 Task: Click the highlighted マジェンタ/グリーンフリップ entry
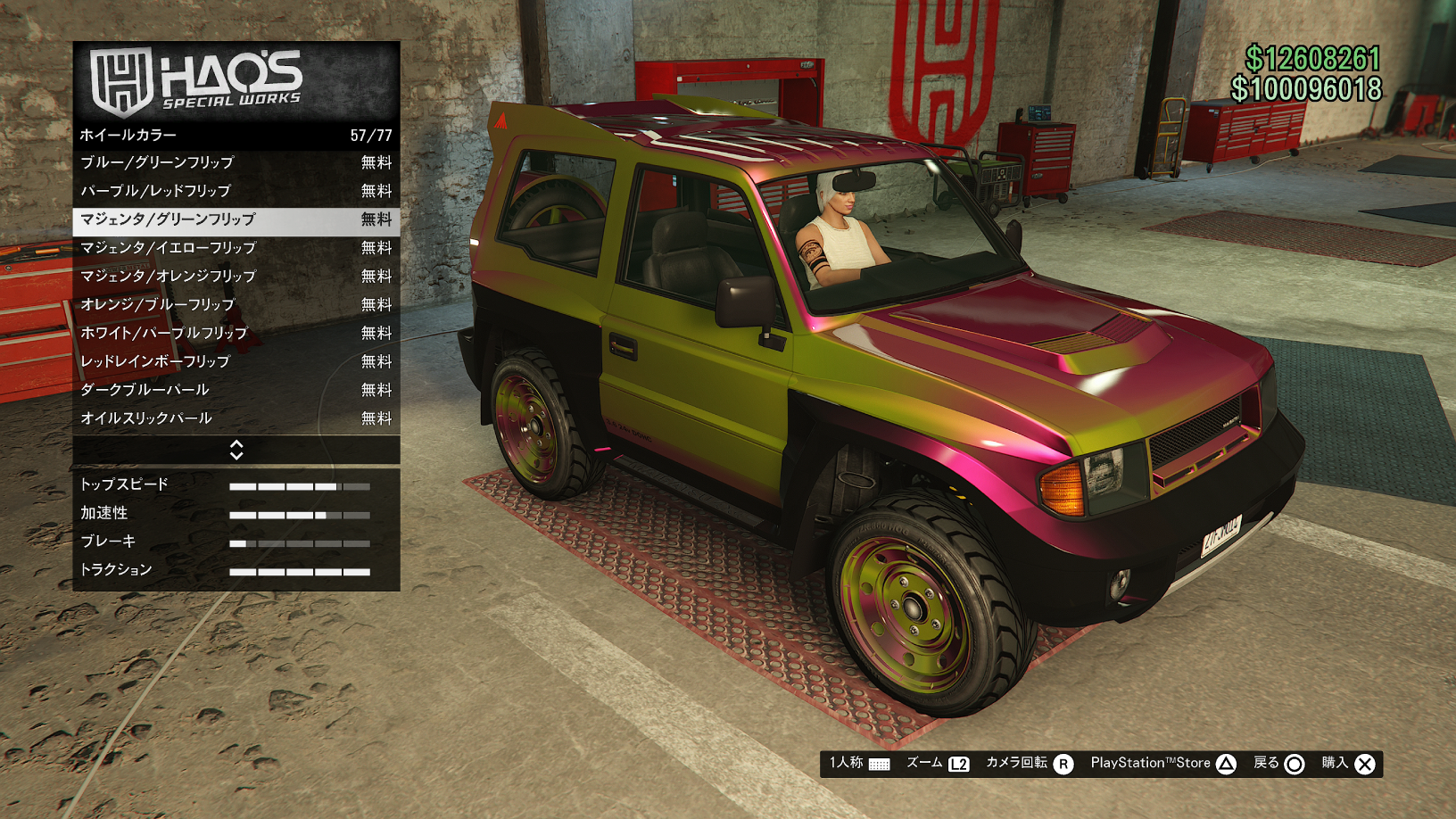236,219
